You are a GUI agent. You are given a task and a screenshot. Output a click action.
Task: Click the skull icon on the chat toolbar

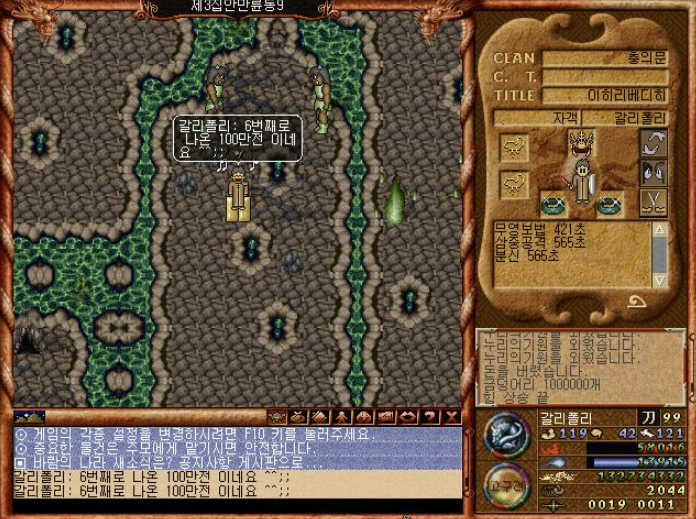[276, 416]
